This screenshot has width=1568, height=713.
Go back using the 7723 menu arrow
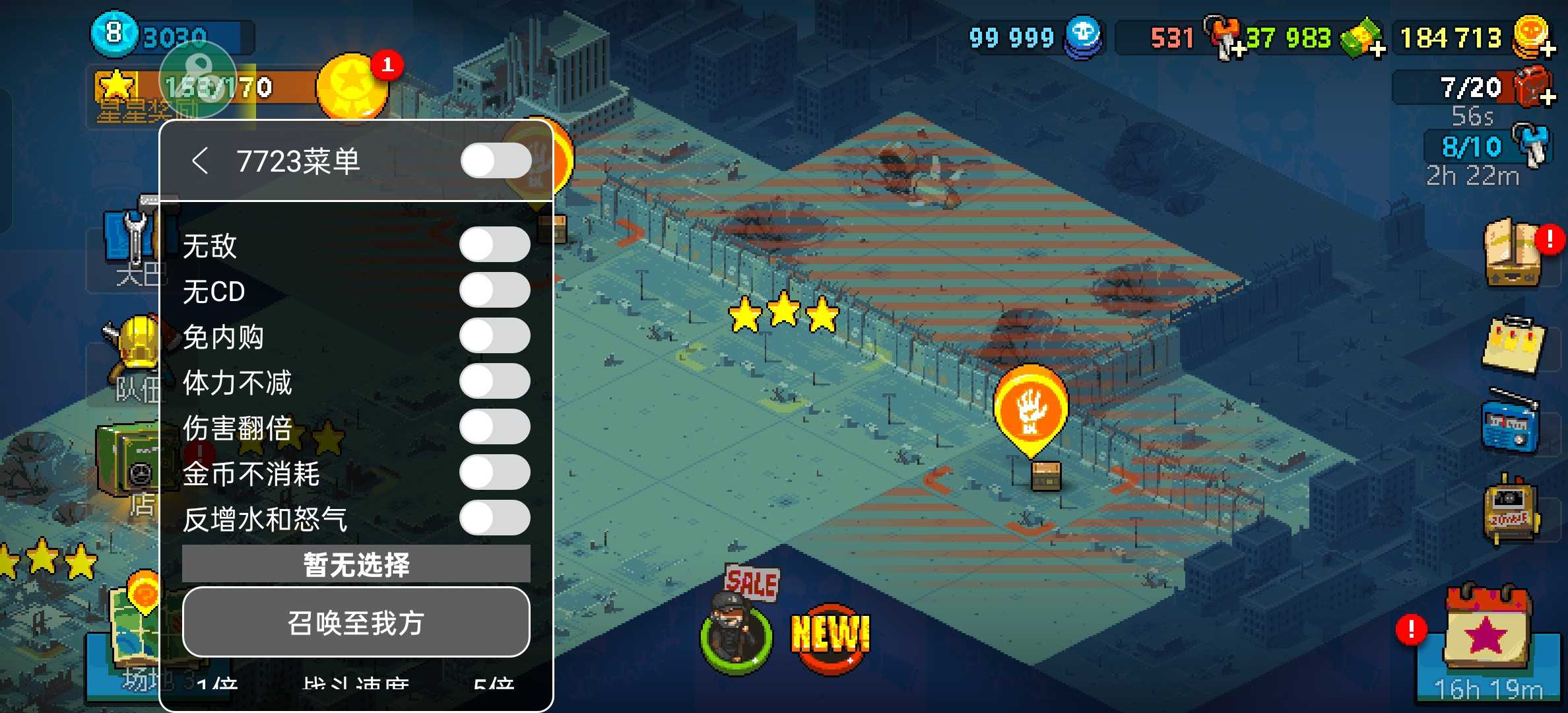(199, 161)
